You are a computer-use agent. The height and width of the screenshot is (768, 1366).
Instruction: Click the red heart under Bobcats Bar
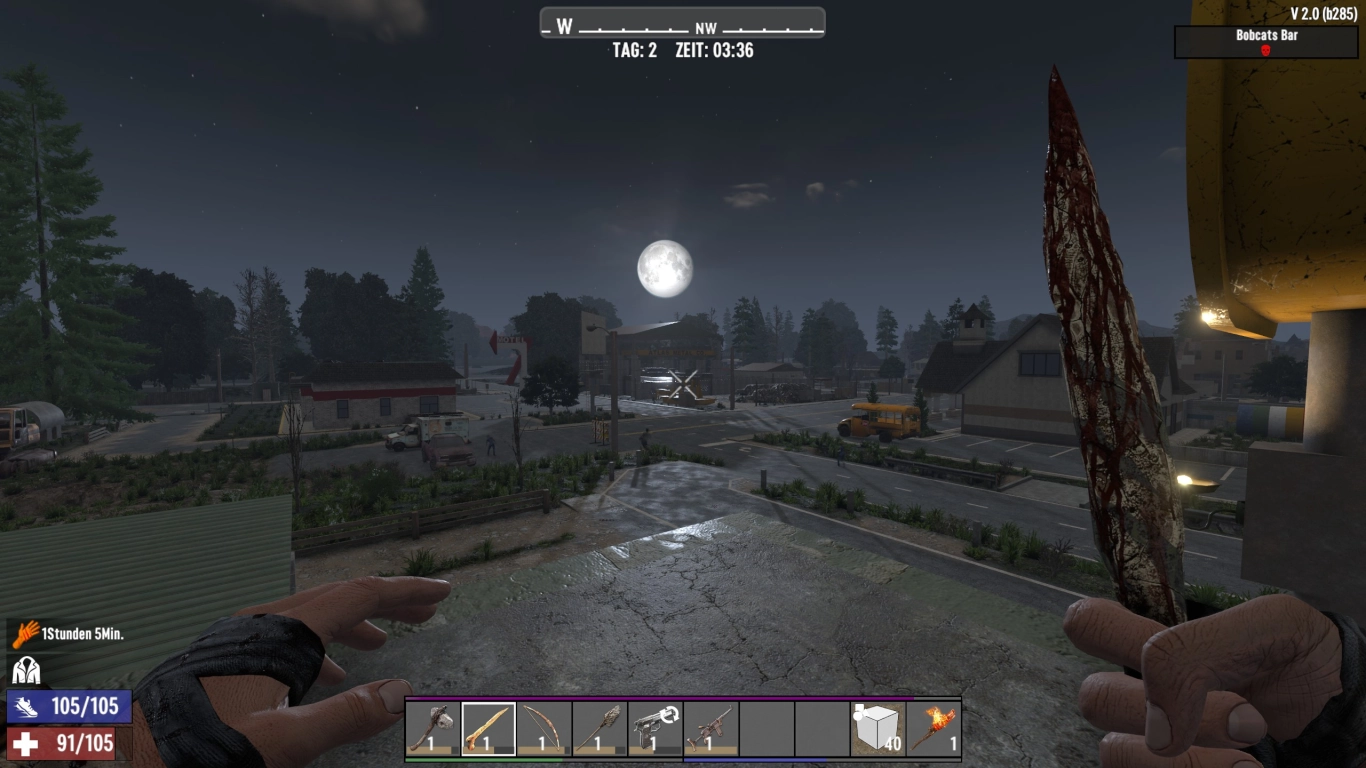(1264, 49)
